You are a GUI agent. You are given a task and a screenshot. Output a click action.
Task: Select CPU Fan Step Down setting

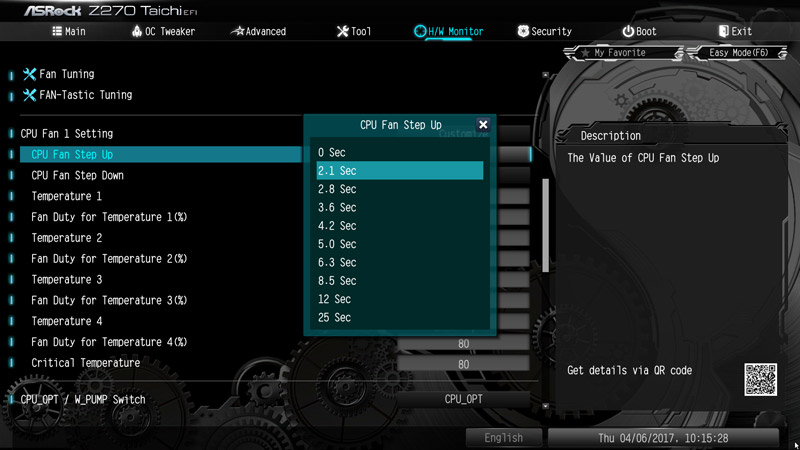coord(78,175)
